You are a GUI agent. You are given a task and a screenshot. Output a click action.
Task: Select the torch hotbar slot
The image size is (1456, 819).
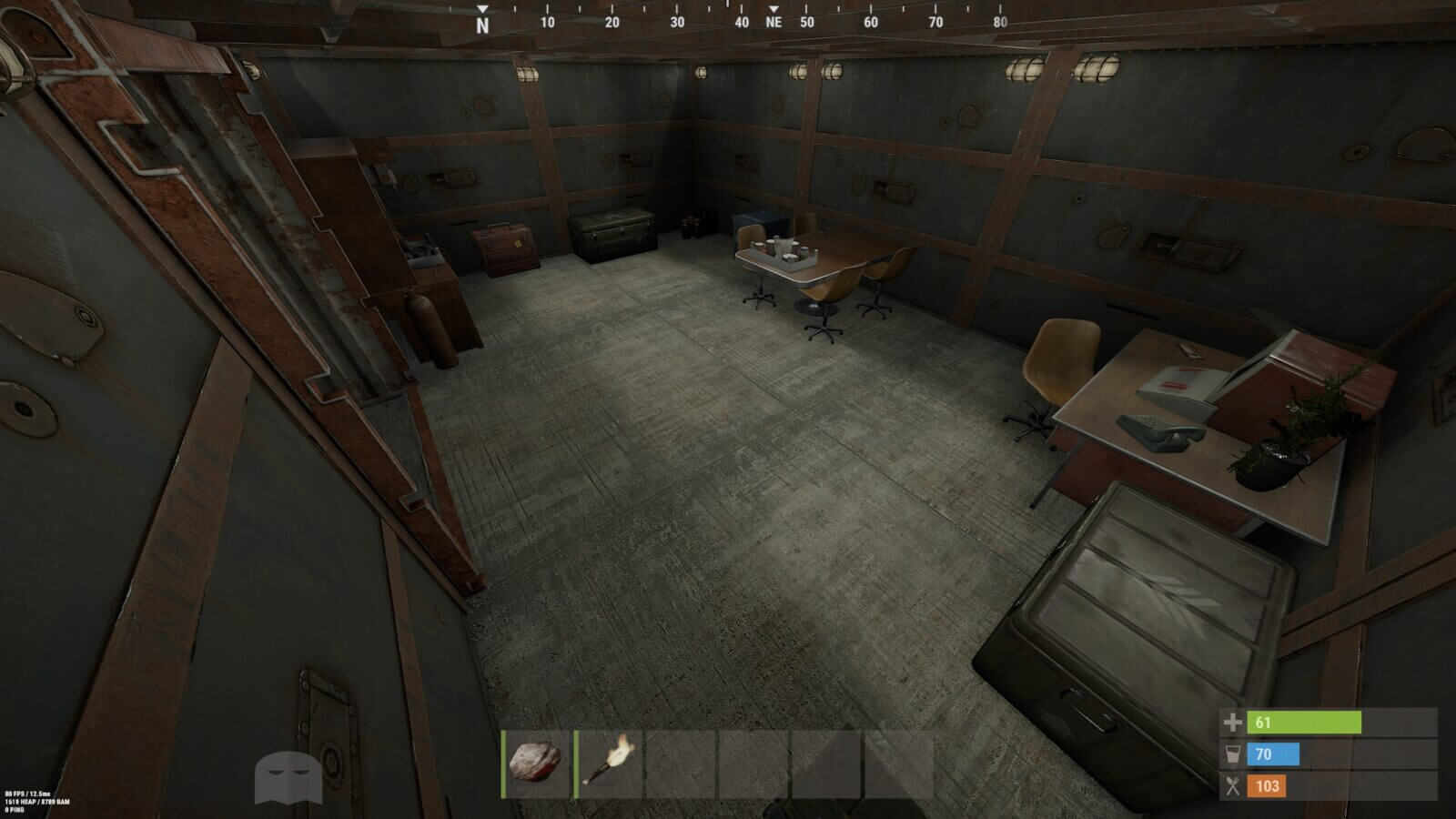pyautogui.click(x=608, y=764)
